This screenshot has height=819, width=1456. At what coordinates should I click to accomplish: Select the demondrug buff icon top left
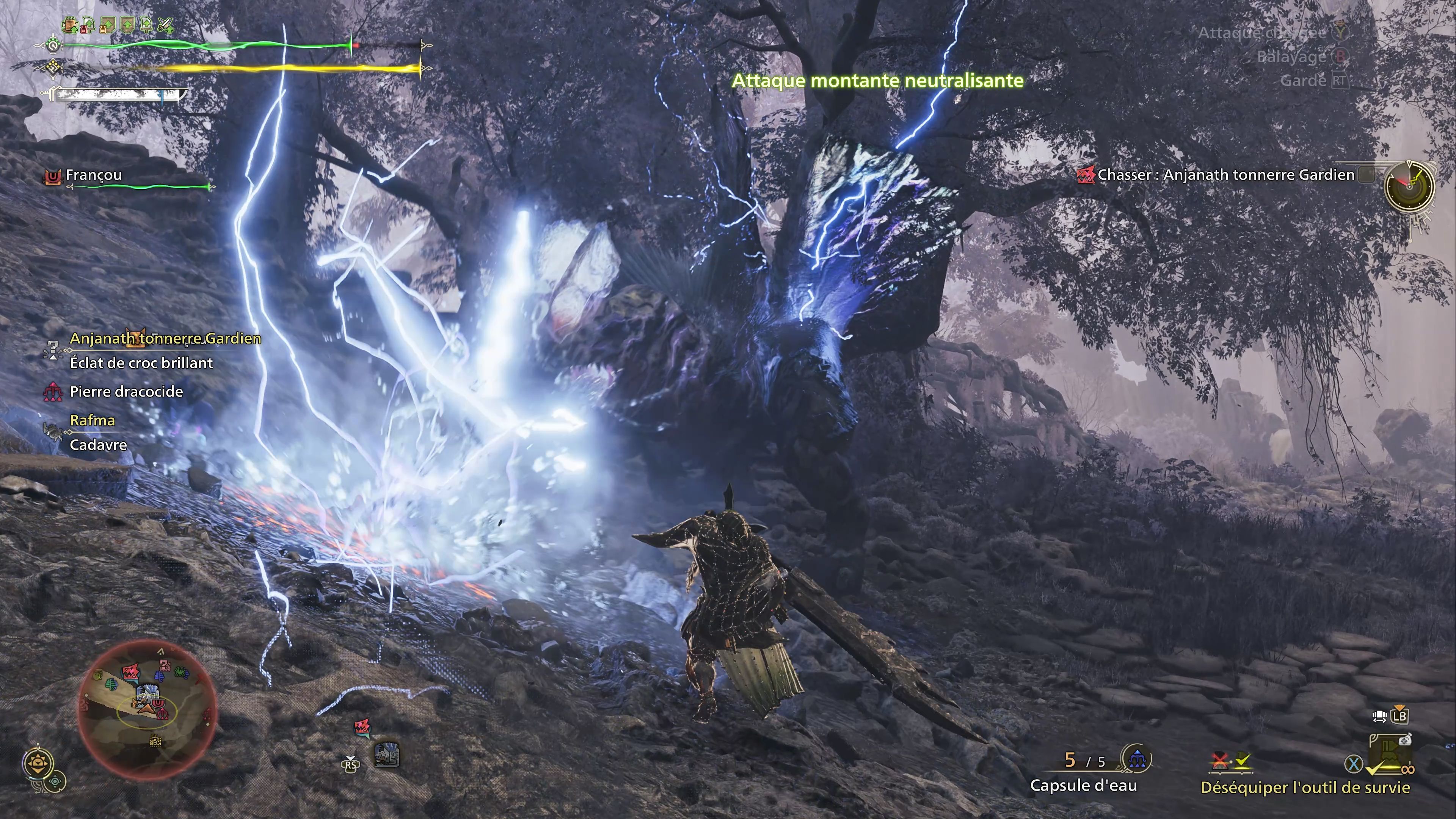tap(88, 25)
